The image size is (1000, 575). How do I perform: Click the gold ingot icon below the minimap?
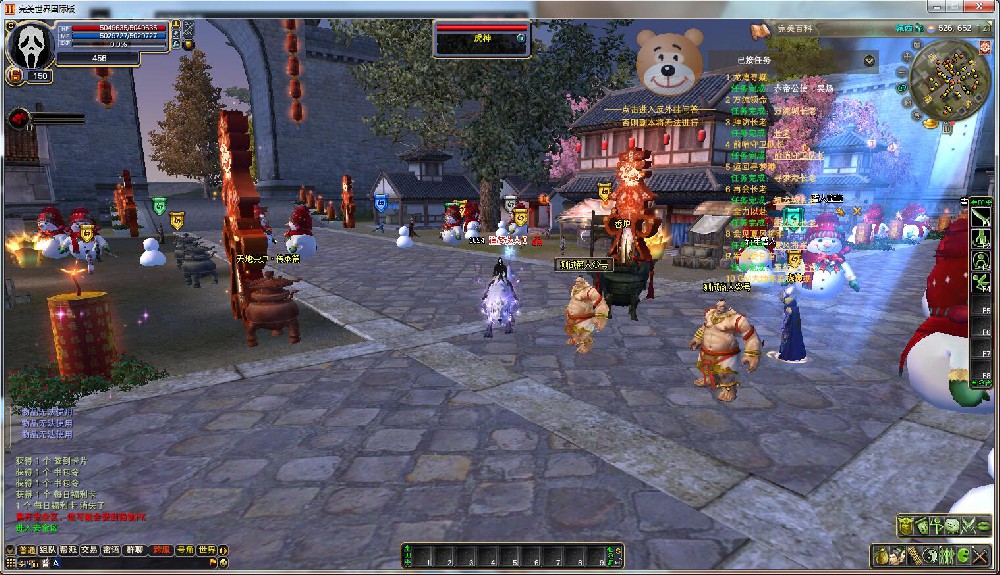(x=930, y=124)
